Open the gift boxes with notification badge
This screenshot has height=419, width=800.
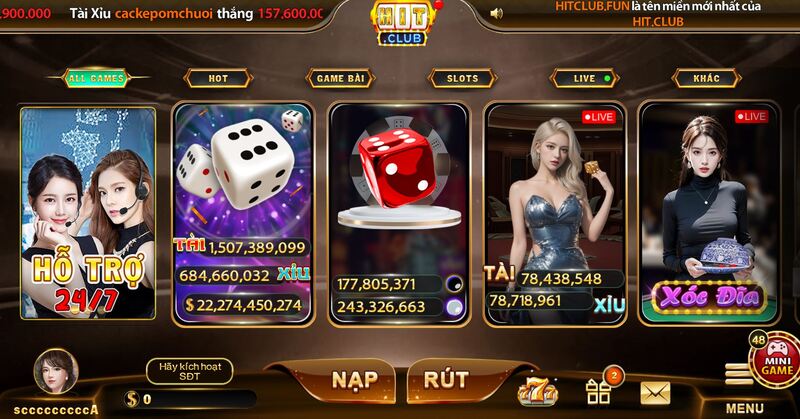click(x=598, y=390)
